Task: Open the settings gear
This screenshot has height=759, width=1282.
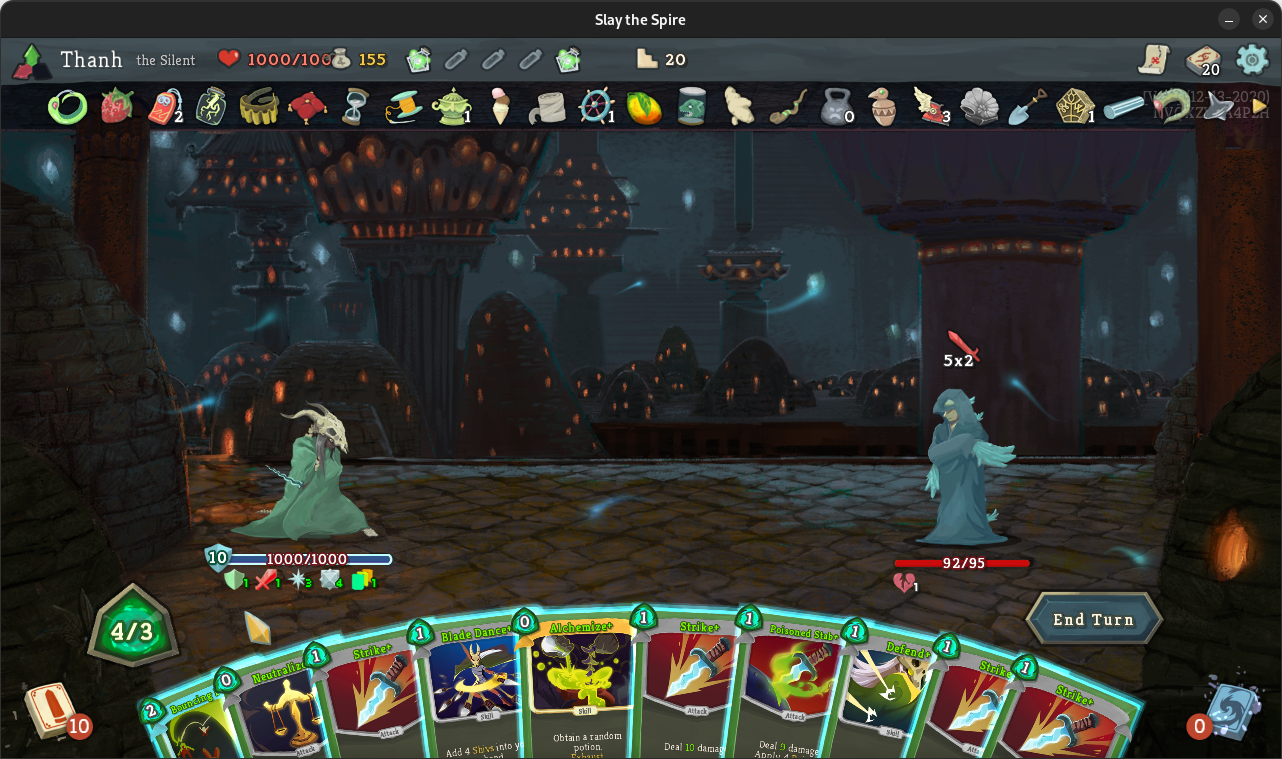Action: pos(1252,59)
